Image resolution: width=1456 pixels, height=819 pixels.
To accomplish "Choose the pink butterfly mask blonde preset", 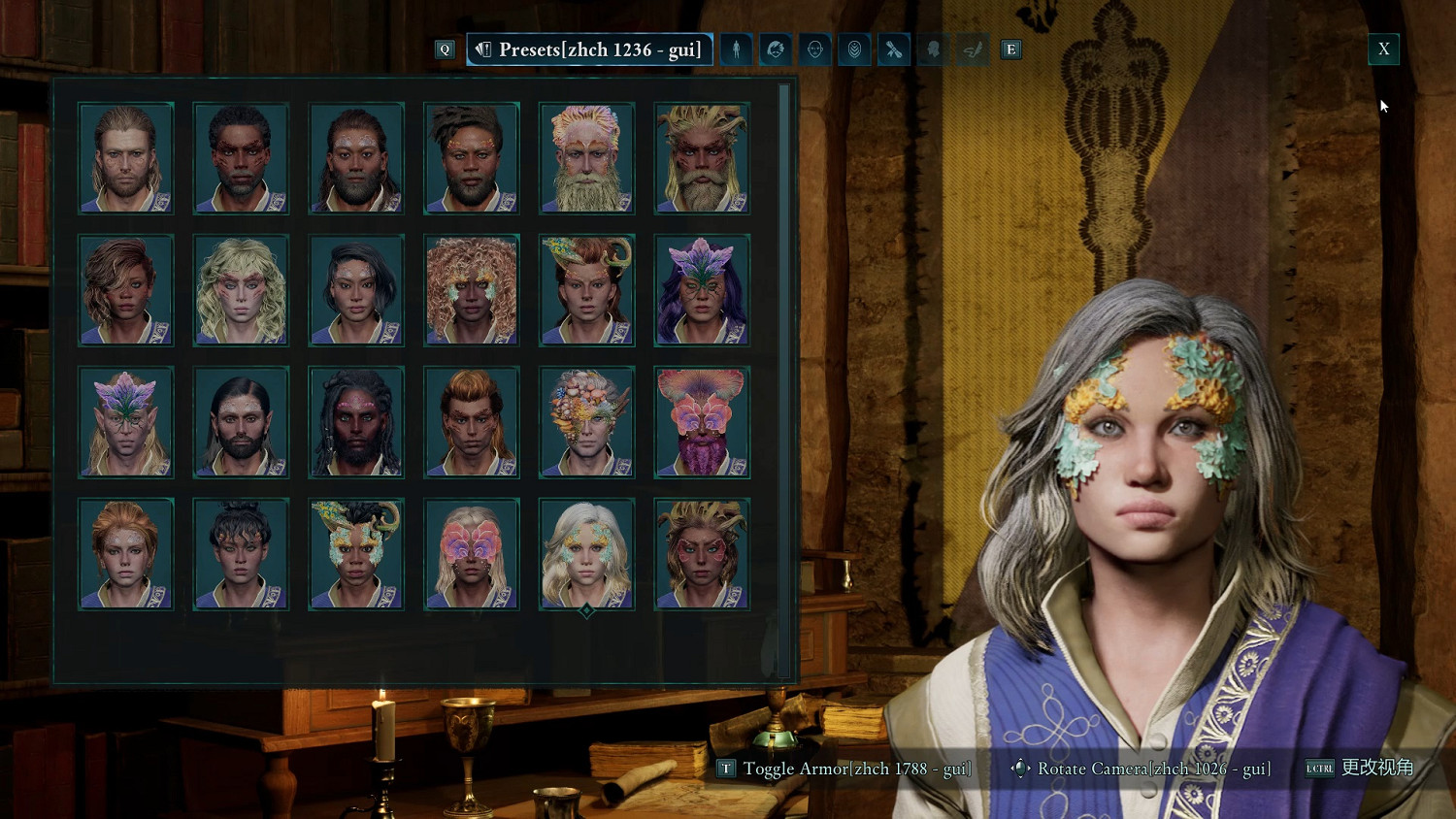I will click(x=472, y=554).
